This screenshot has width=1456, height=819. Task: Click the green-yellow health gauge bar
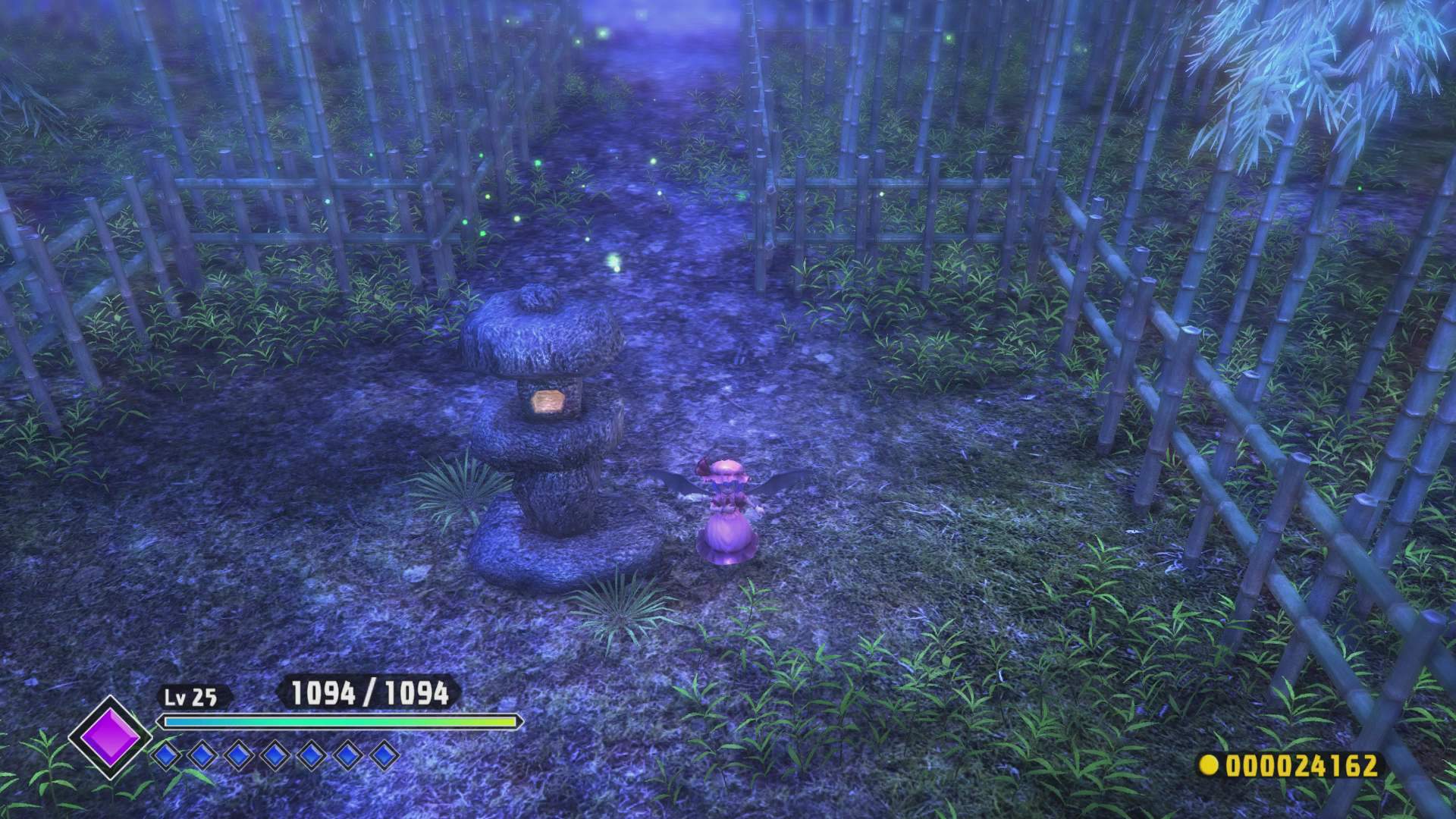[x=338, y=723]
